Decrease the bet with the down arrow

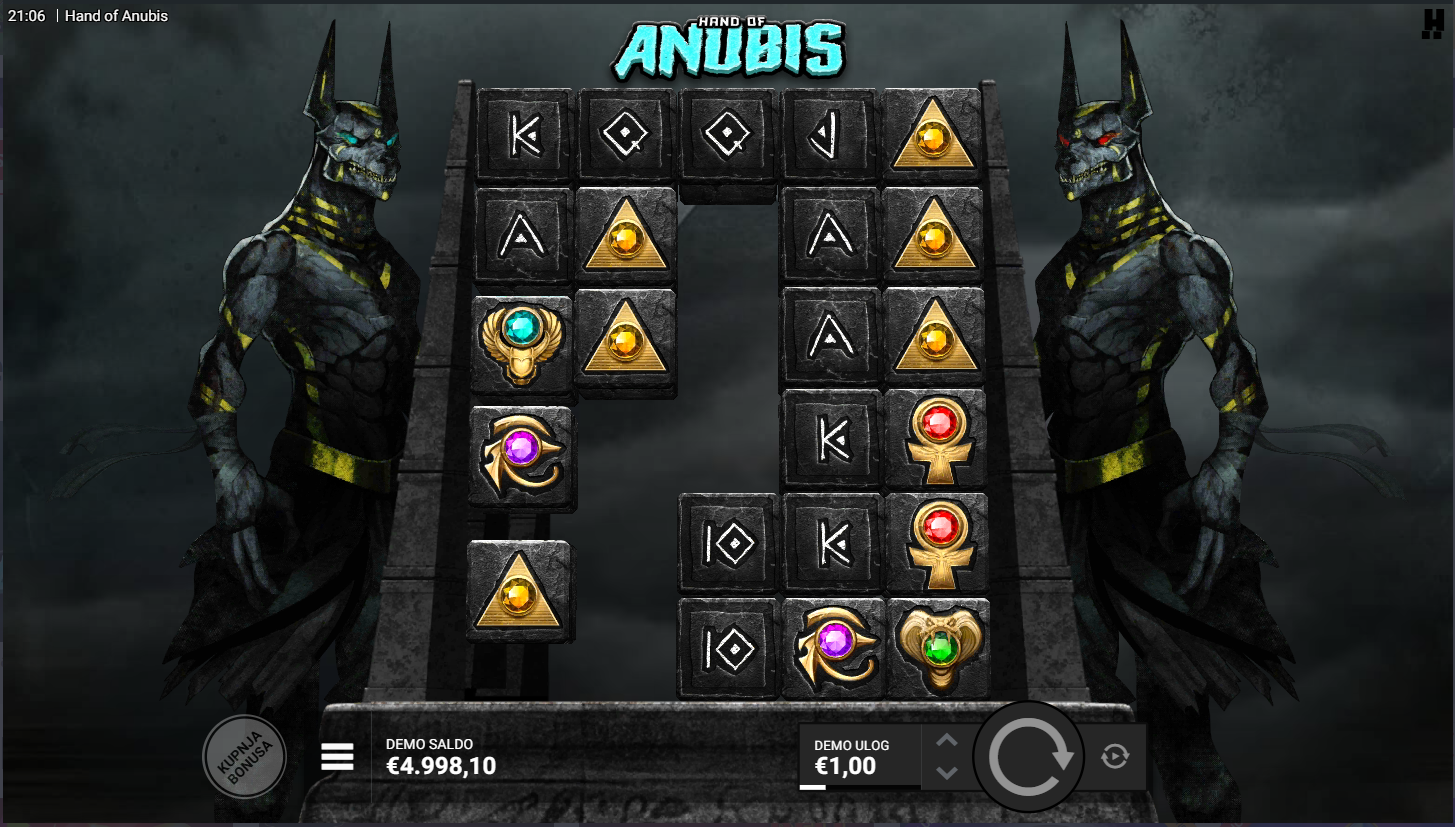click(947, 772)
